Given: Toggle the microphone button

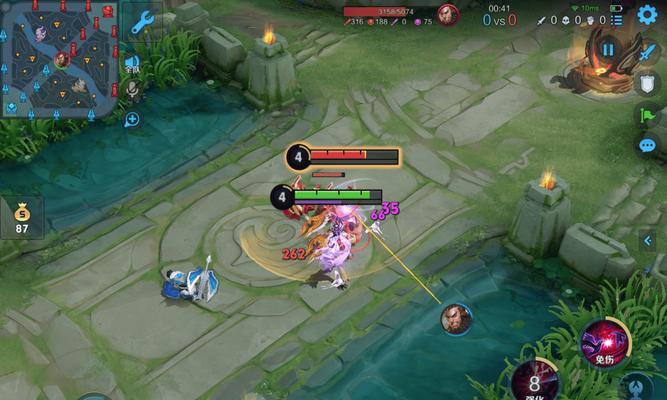Looking at the screenshot, I should (x=132, y=91).
